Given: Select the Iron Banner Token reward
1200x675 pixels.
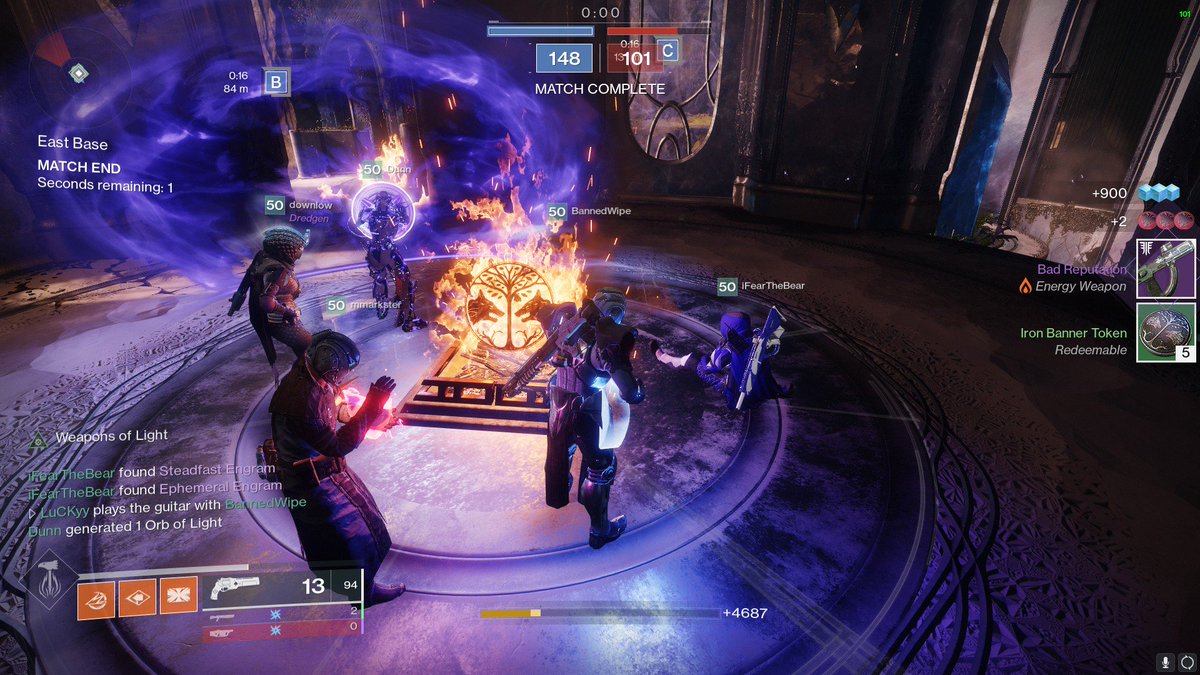Looking at the screenshot, I should (x=1166, y=332).
